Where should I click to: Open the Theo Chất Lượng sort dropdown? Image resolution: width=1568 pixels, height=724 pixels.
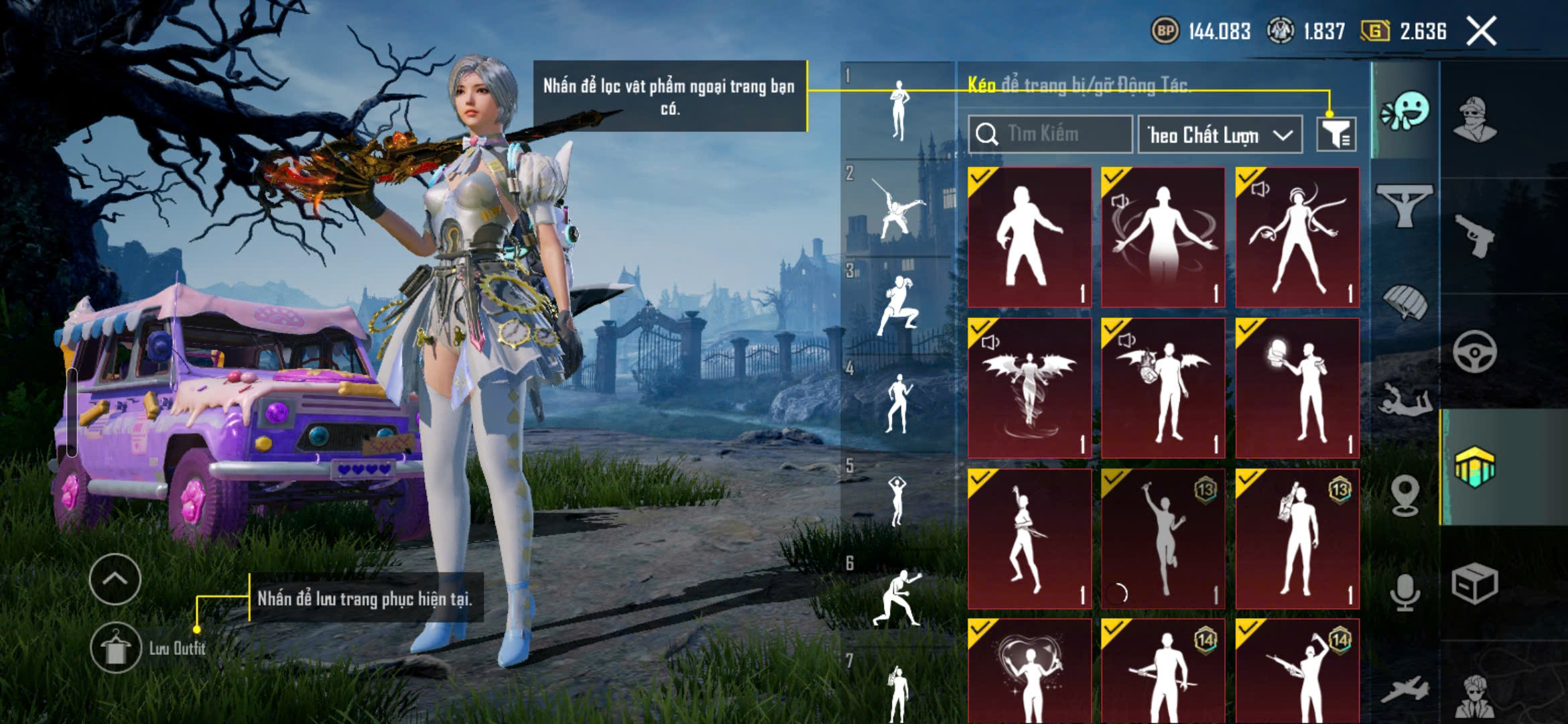click(1220, 135)
